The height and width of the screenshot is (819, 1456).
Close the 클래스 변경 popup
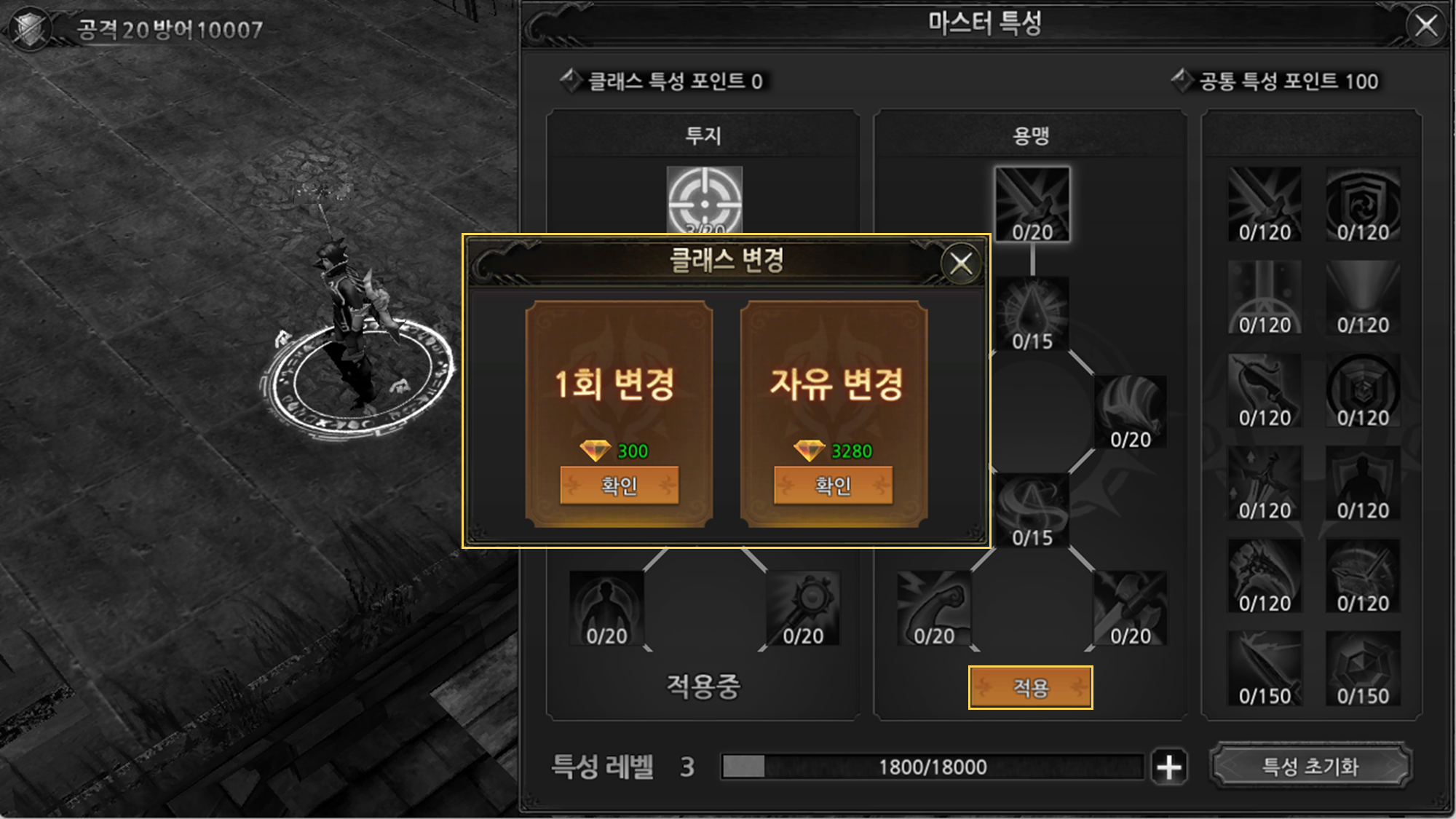pos(961,264)
